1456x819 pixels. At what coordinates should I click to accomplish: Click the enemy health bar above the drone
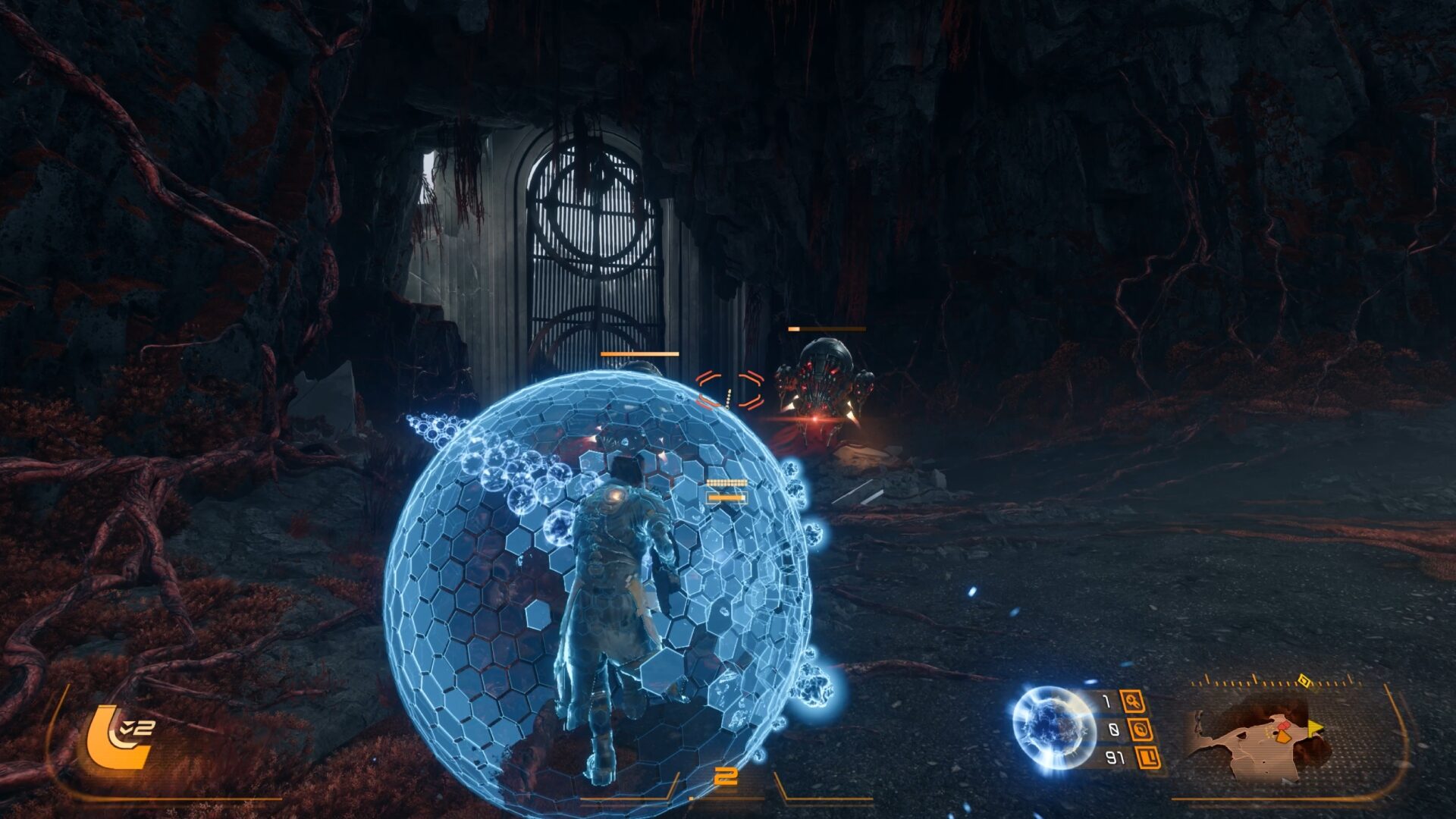[827, 328]
